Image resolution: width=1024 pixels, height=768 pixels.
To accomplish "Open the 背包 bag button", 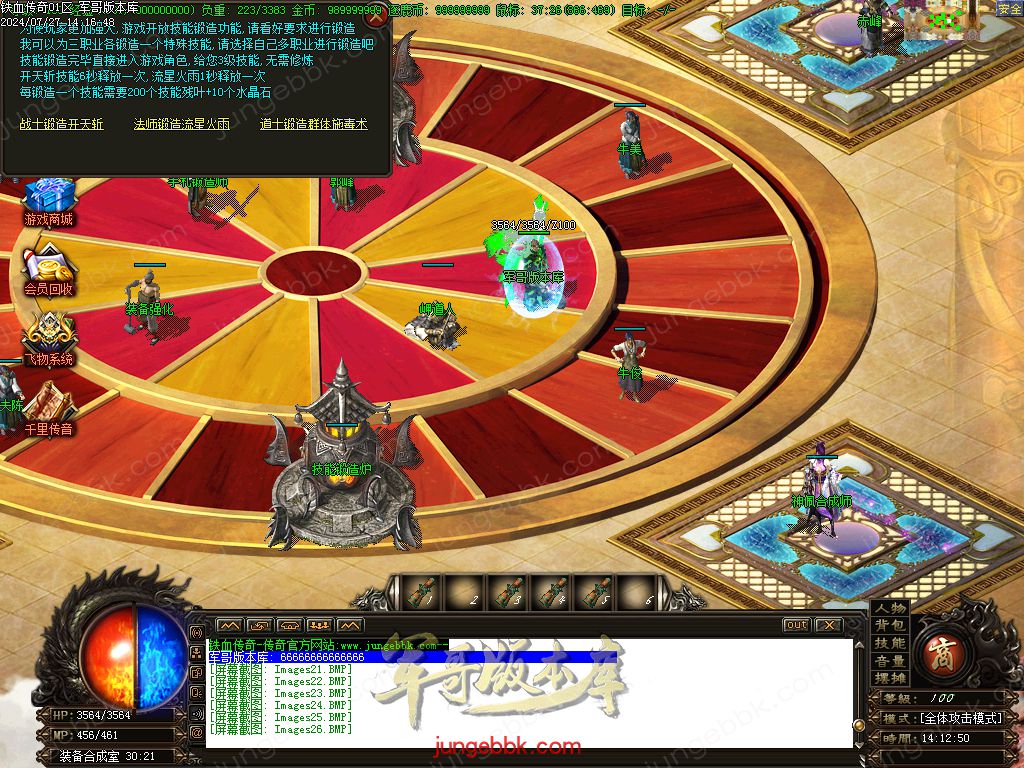I will (889, 626).
